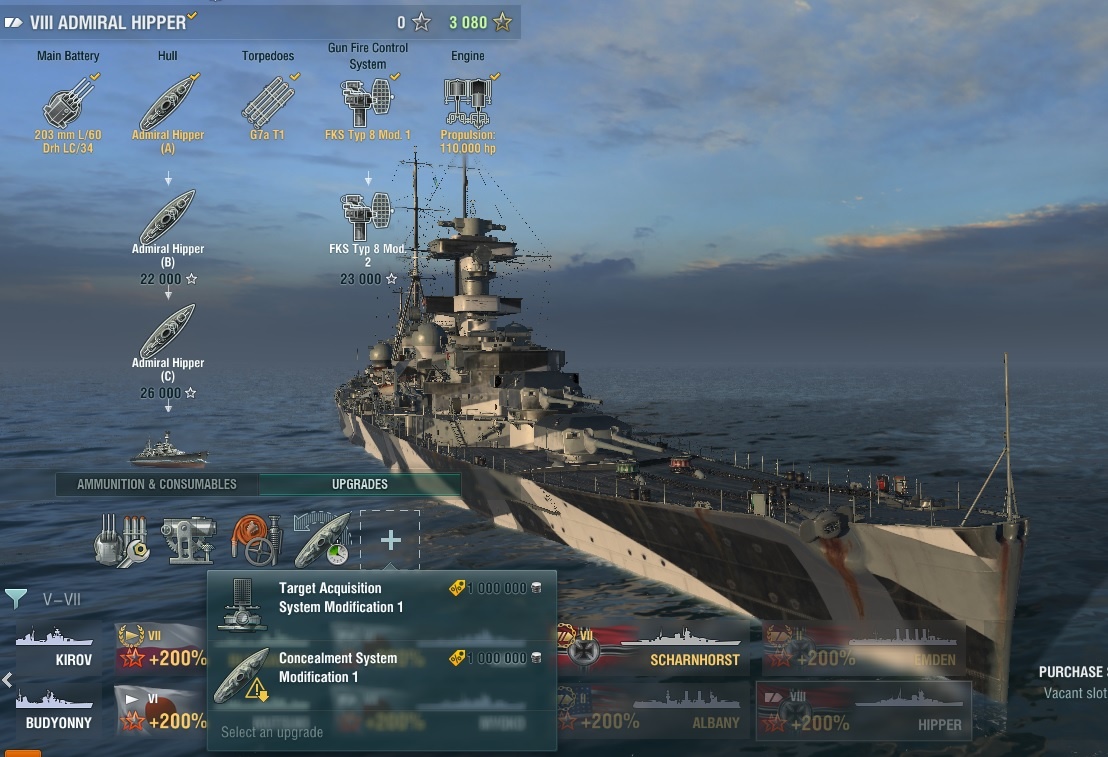This screenshot has height=757, width=1108.
Task: Select the Budyonny ship in the carousel
Action: 58,710
